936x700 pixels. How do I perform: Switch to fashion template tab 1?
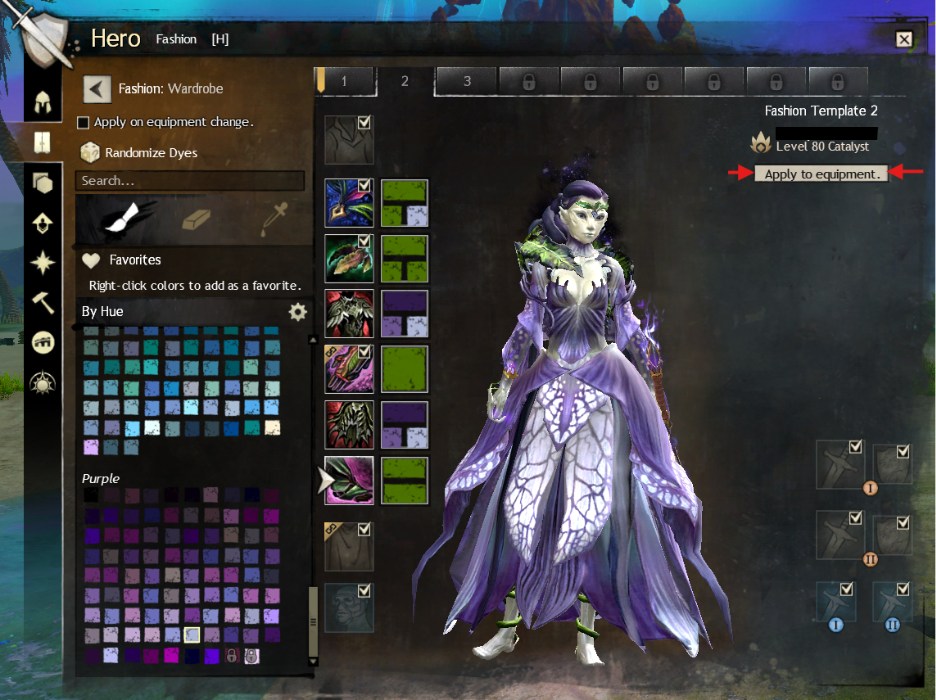tap(343, 82)
